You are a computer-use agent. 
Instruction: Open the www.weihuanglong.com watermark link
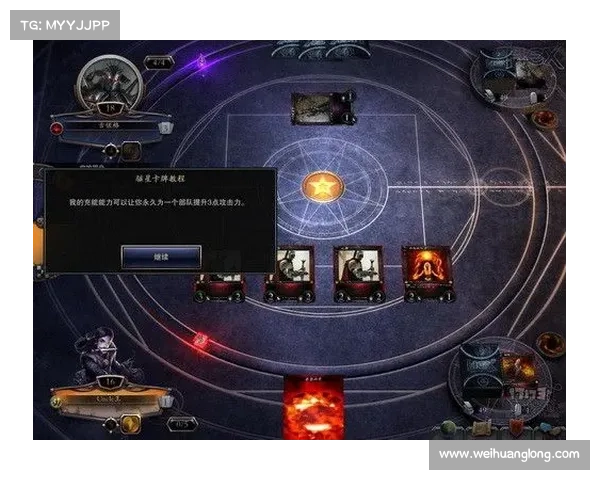[509, 455]
